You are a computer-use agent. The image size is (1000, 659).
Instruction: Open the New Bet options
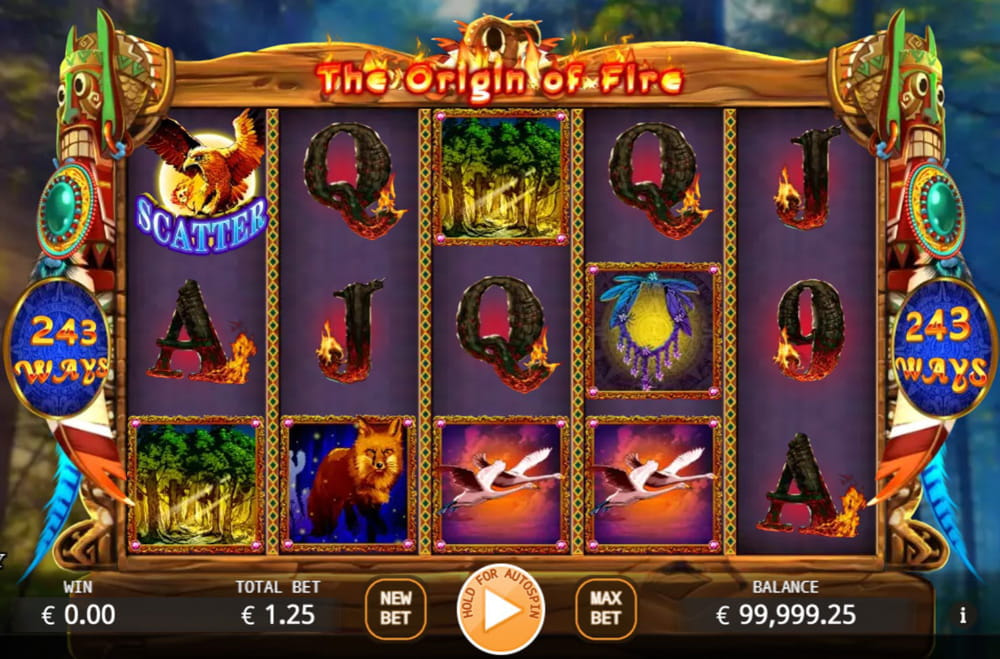(395, 609)
